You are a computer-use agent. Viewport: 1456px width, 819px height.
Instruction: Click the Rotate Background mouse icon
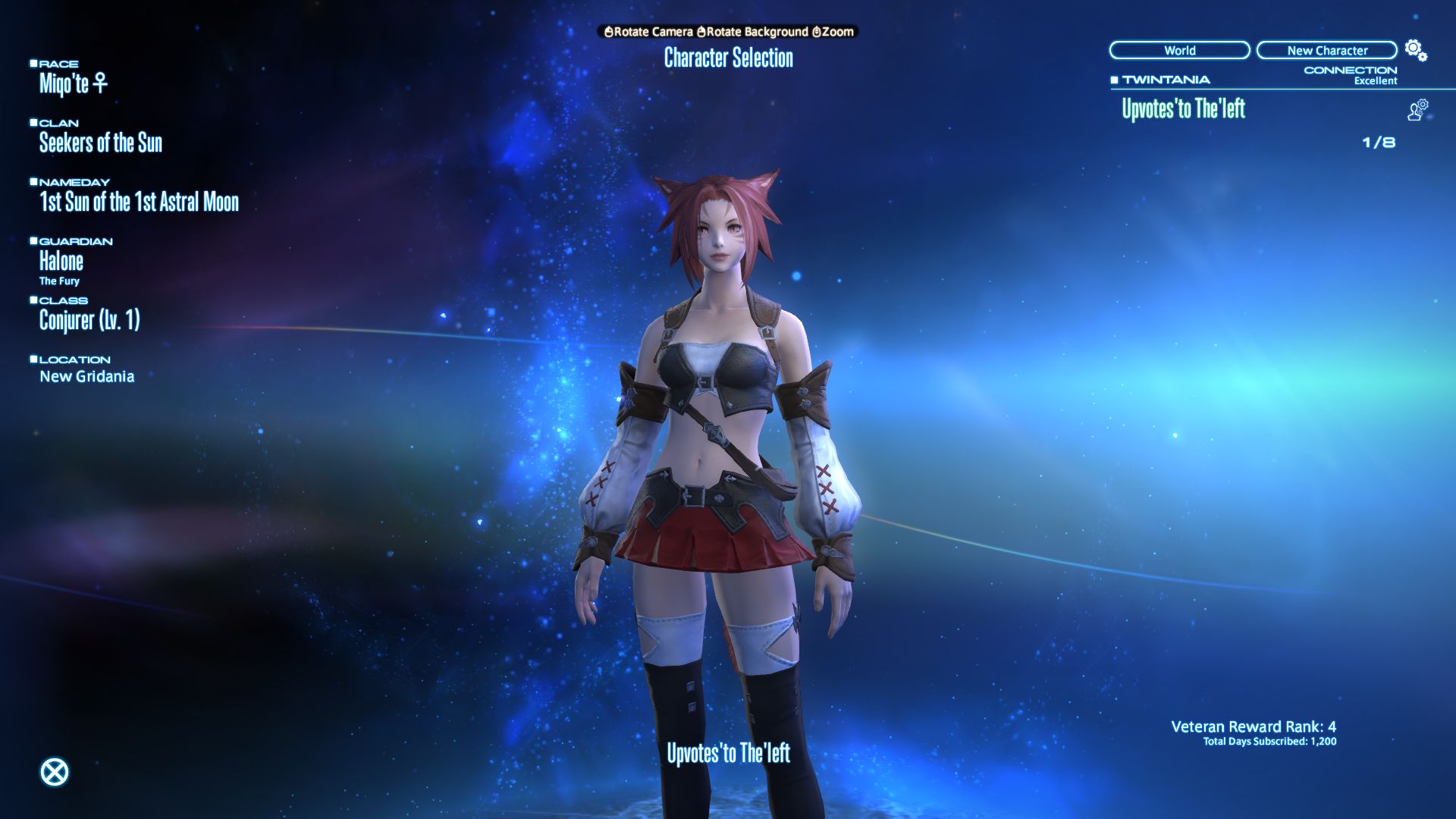(701, 33)
